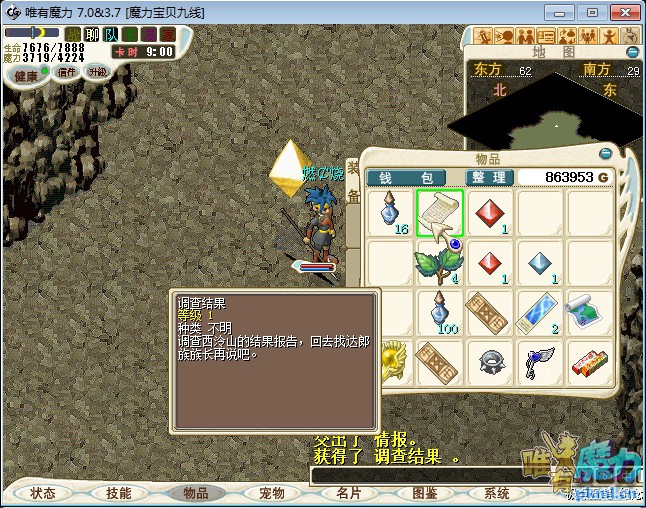Minimize the 物品 inventory window
646x508 pixels.
click(x=604, y=154)
